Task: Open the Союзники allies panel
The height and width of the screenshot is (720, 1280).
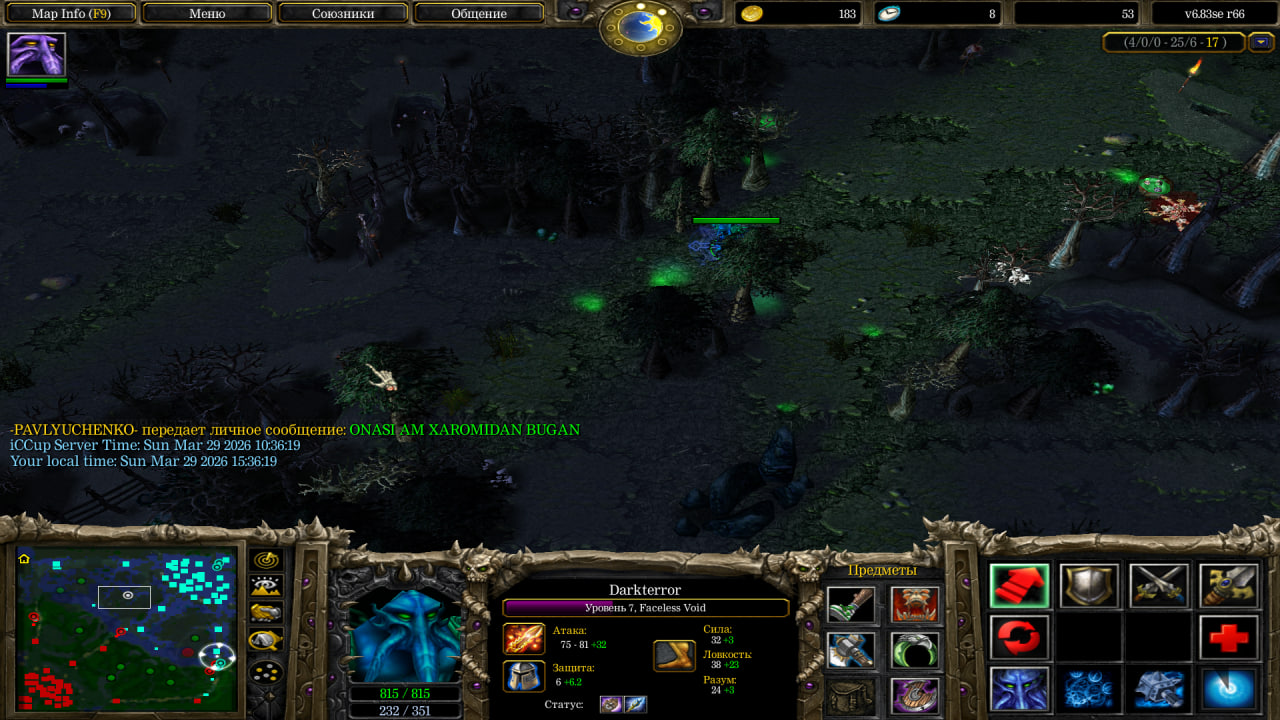Action: (x=342, y=14)
